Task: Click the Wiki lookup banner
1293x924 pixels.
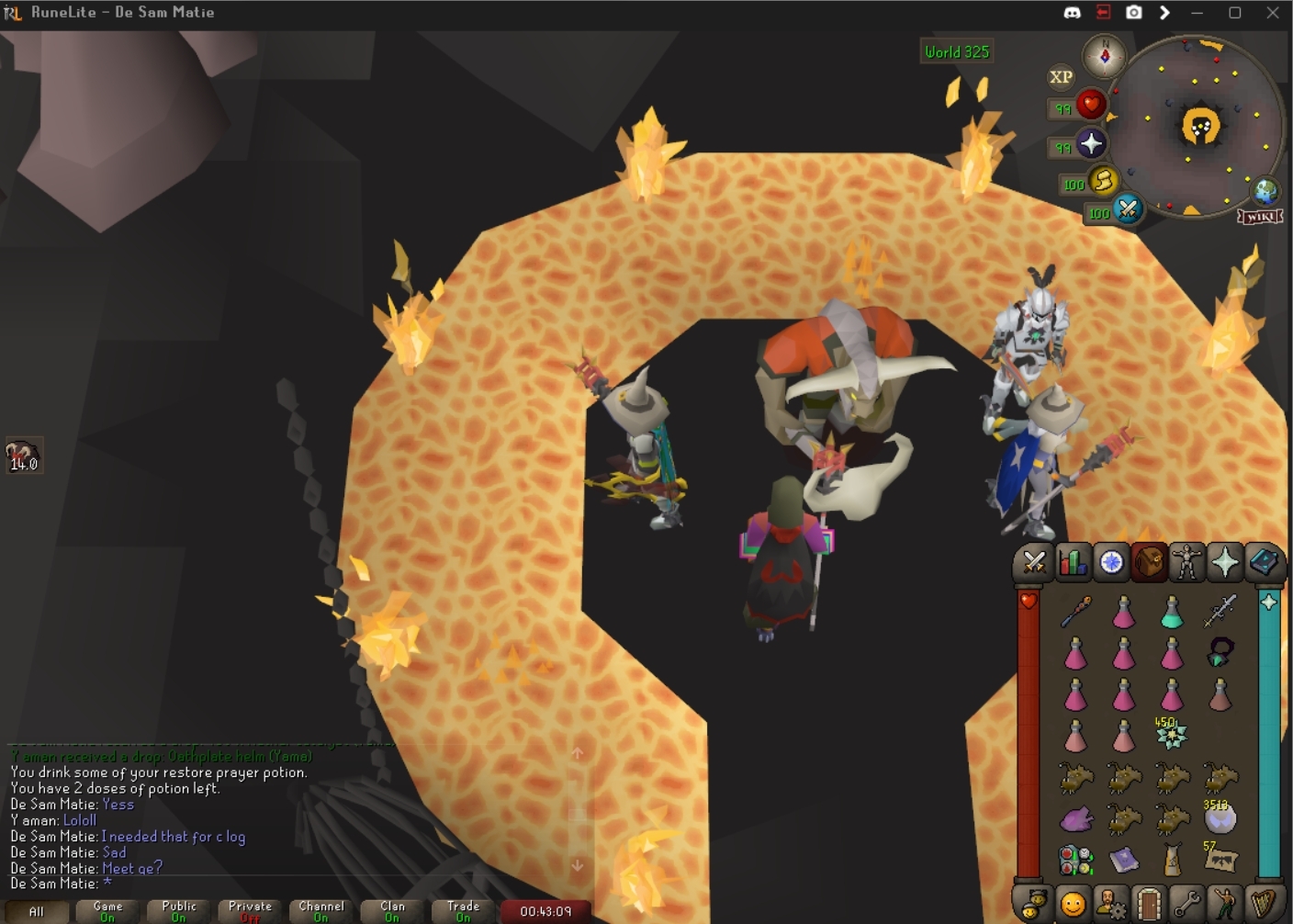Action: pyautogui.click(x=1259, y=217)
